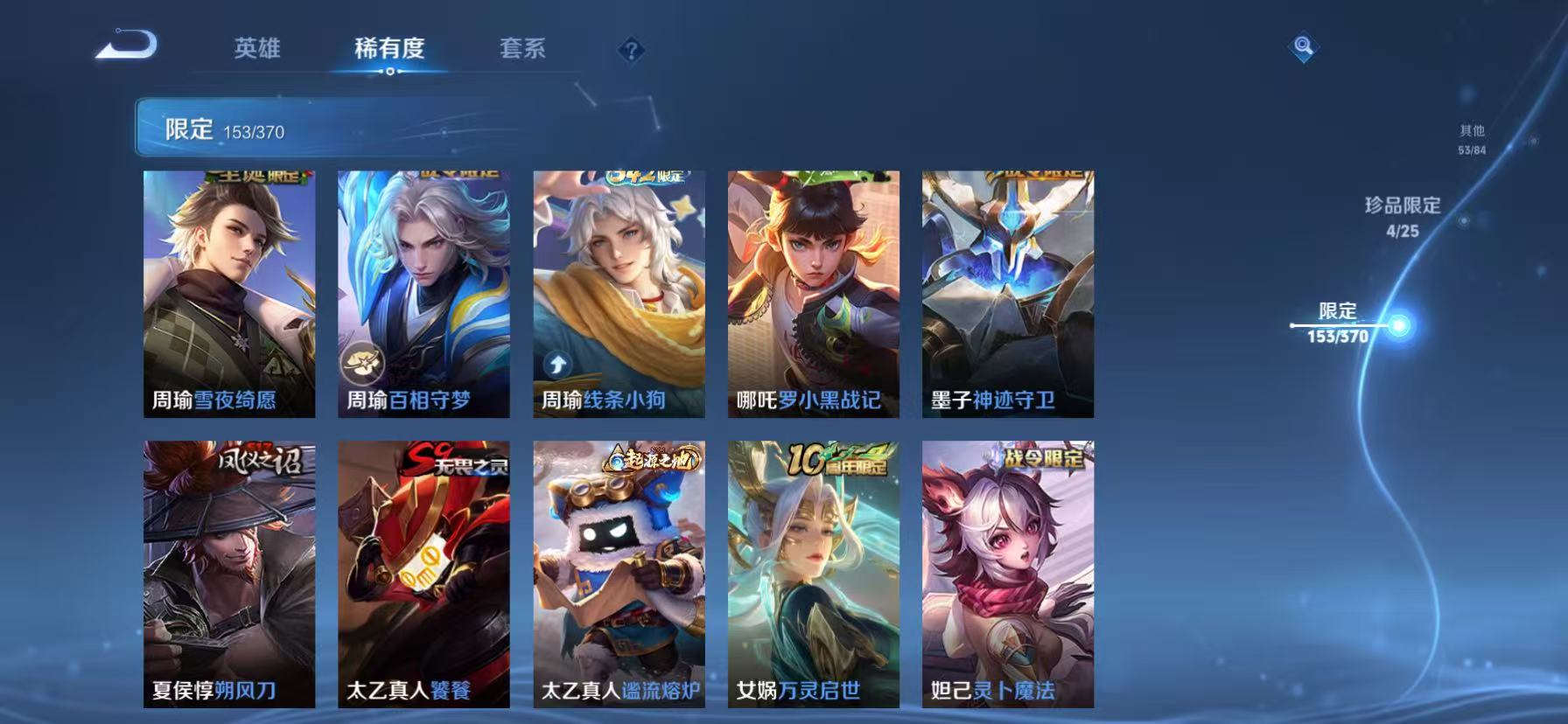Open the 其他 53/84 category on the right
This screenshot has width=1568, height=724.
pos(1470,140)
